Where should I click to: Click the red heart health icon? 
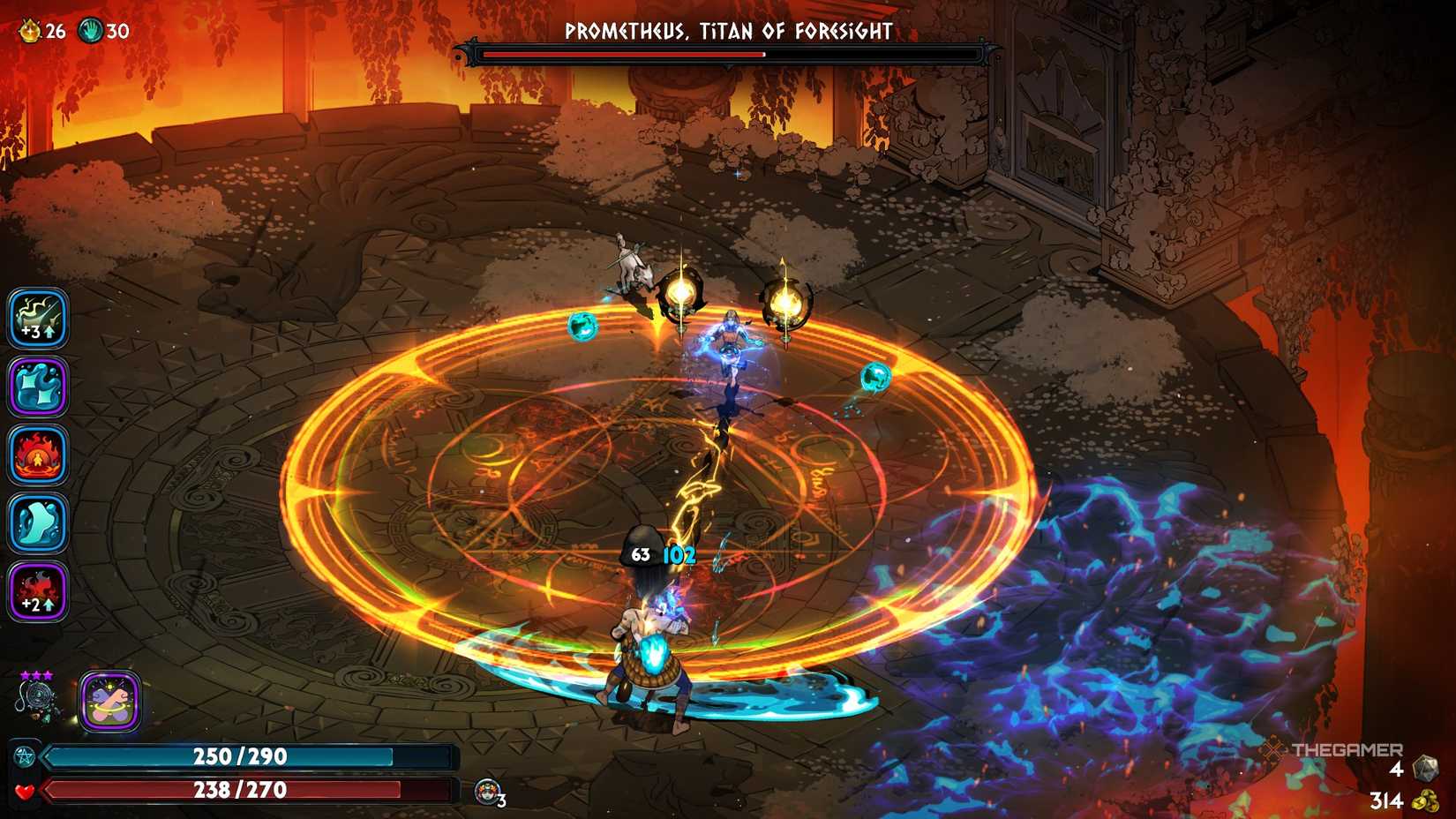[26, 791]
